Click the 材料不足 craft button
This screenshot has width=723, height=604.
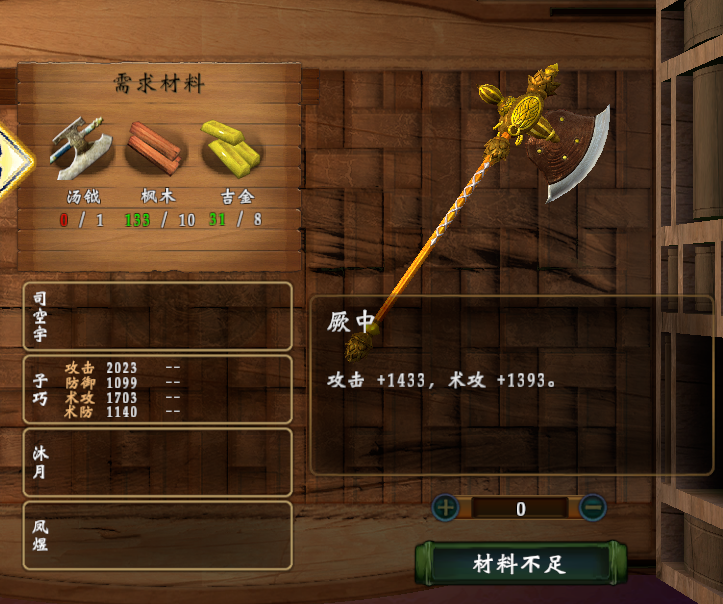point(519,564)
